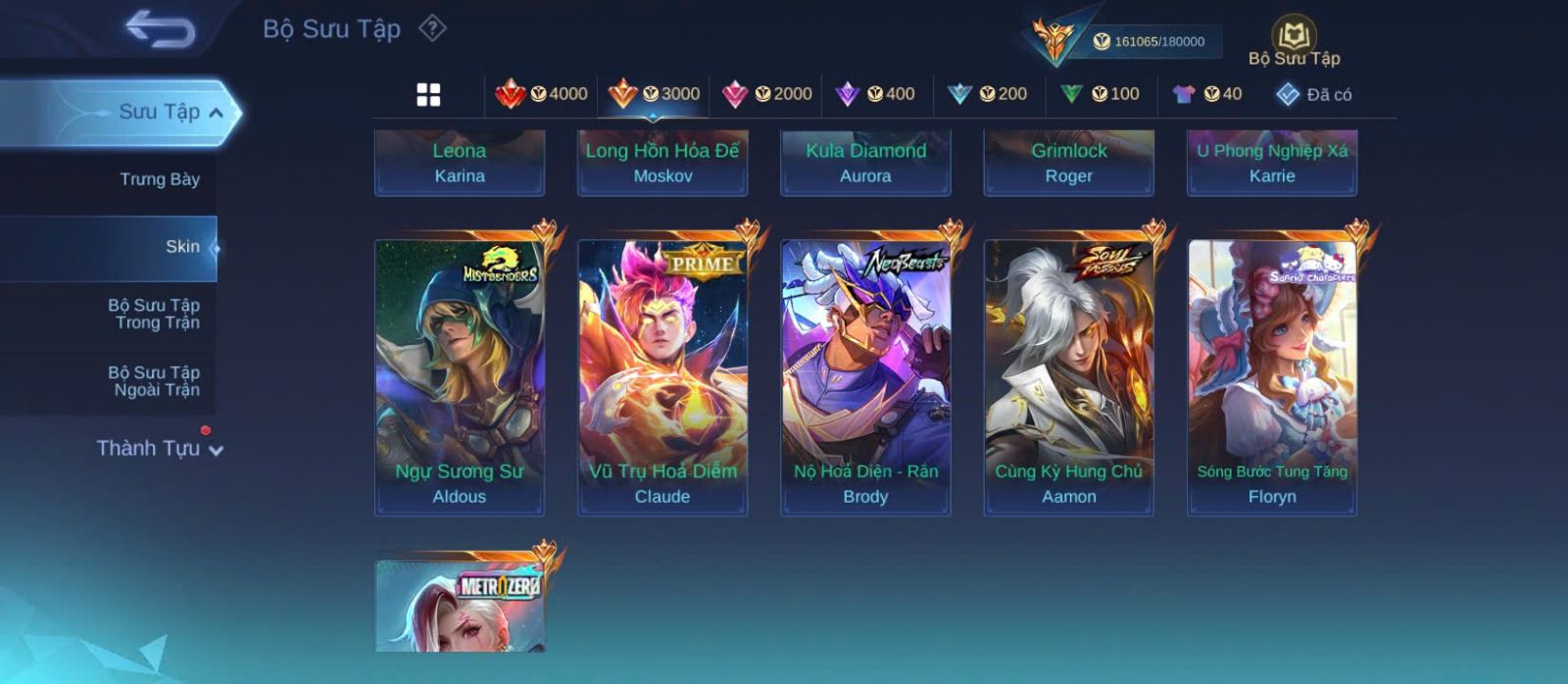The image size is (1568, 684).
Task: Open Bộ Sưu Tập Ngoài Trận
Action: (x=154, y=381)
